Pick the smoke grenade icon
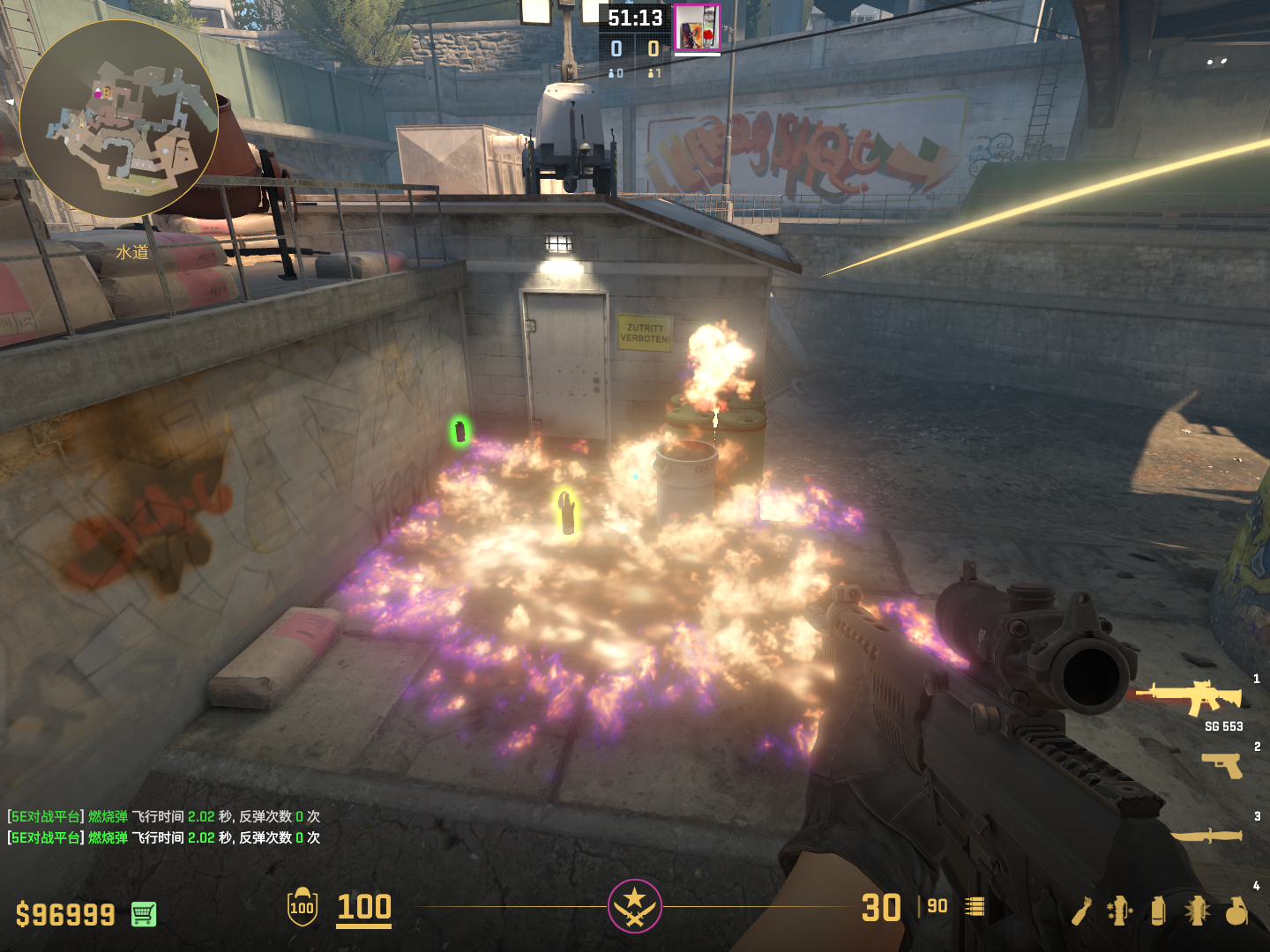 (1158, 911)
